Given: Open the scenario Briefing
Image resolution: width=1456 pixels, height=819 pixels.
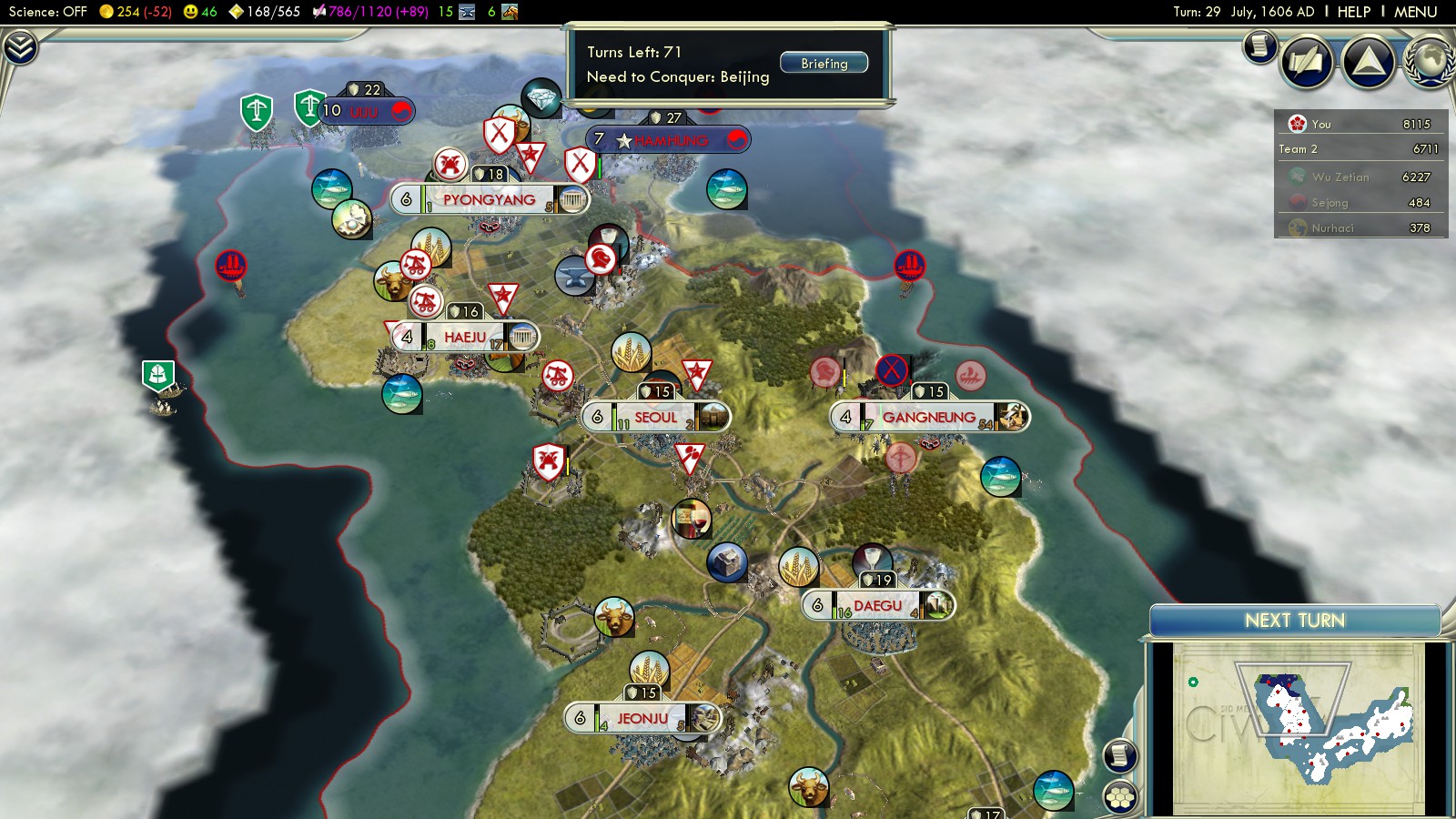Looking at the screenshot, I should (824, 63).
